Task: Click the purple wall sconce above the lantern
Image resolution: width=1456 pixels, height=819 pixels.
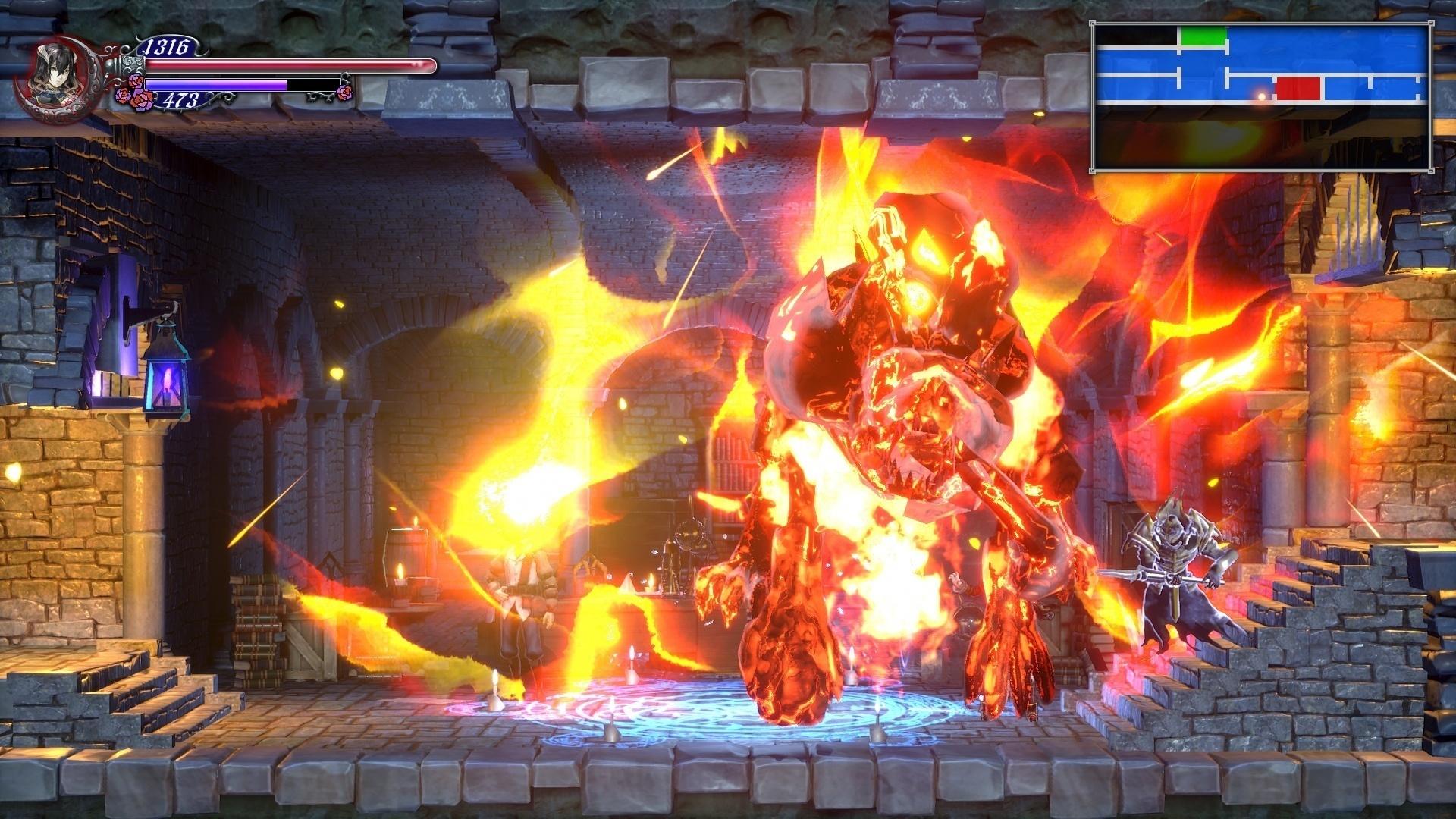Action: click(x=121, y=303)
